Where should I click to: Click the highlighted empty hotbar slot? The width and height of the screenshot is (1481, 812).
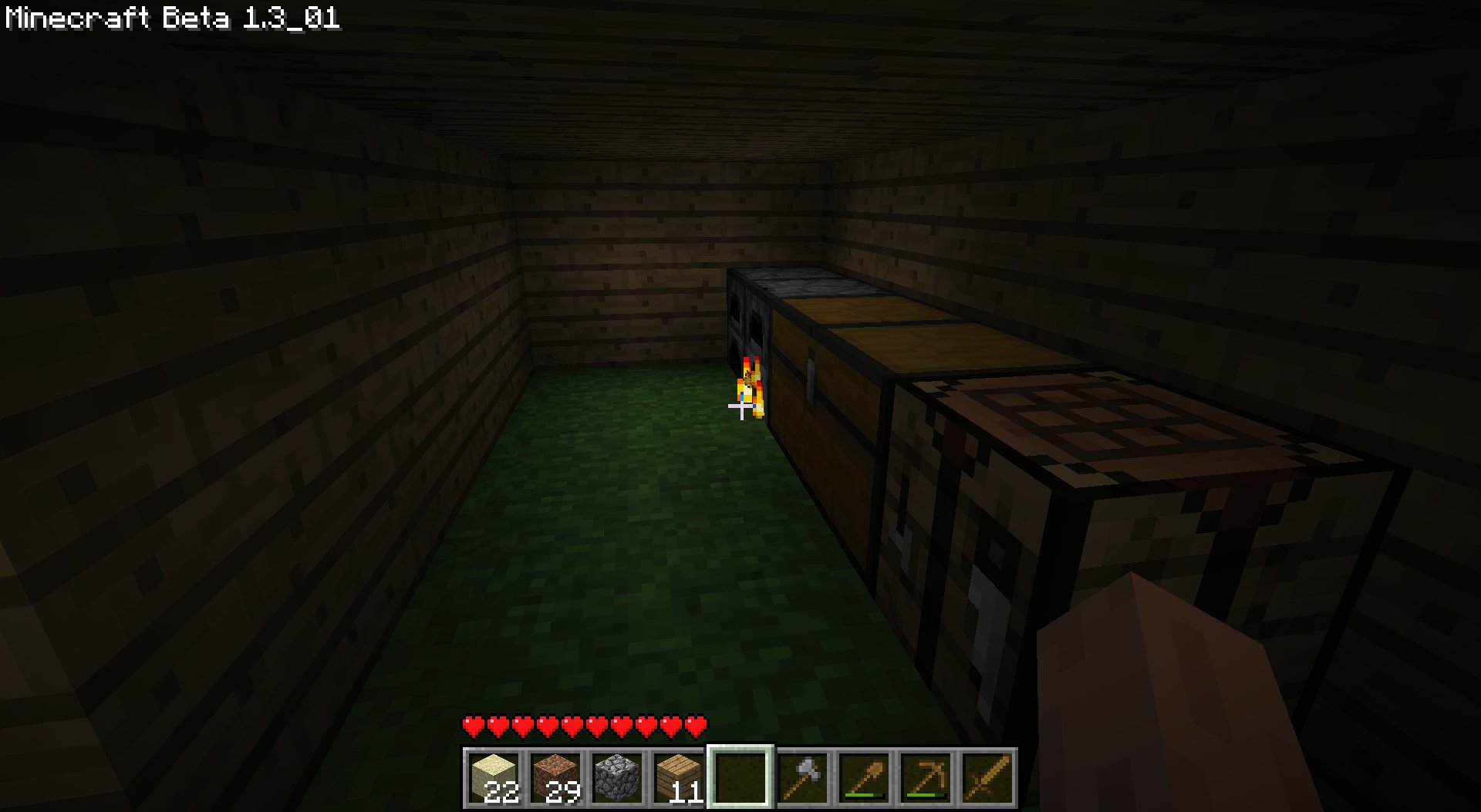pos(740,777)
